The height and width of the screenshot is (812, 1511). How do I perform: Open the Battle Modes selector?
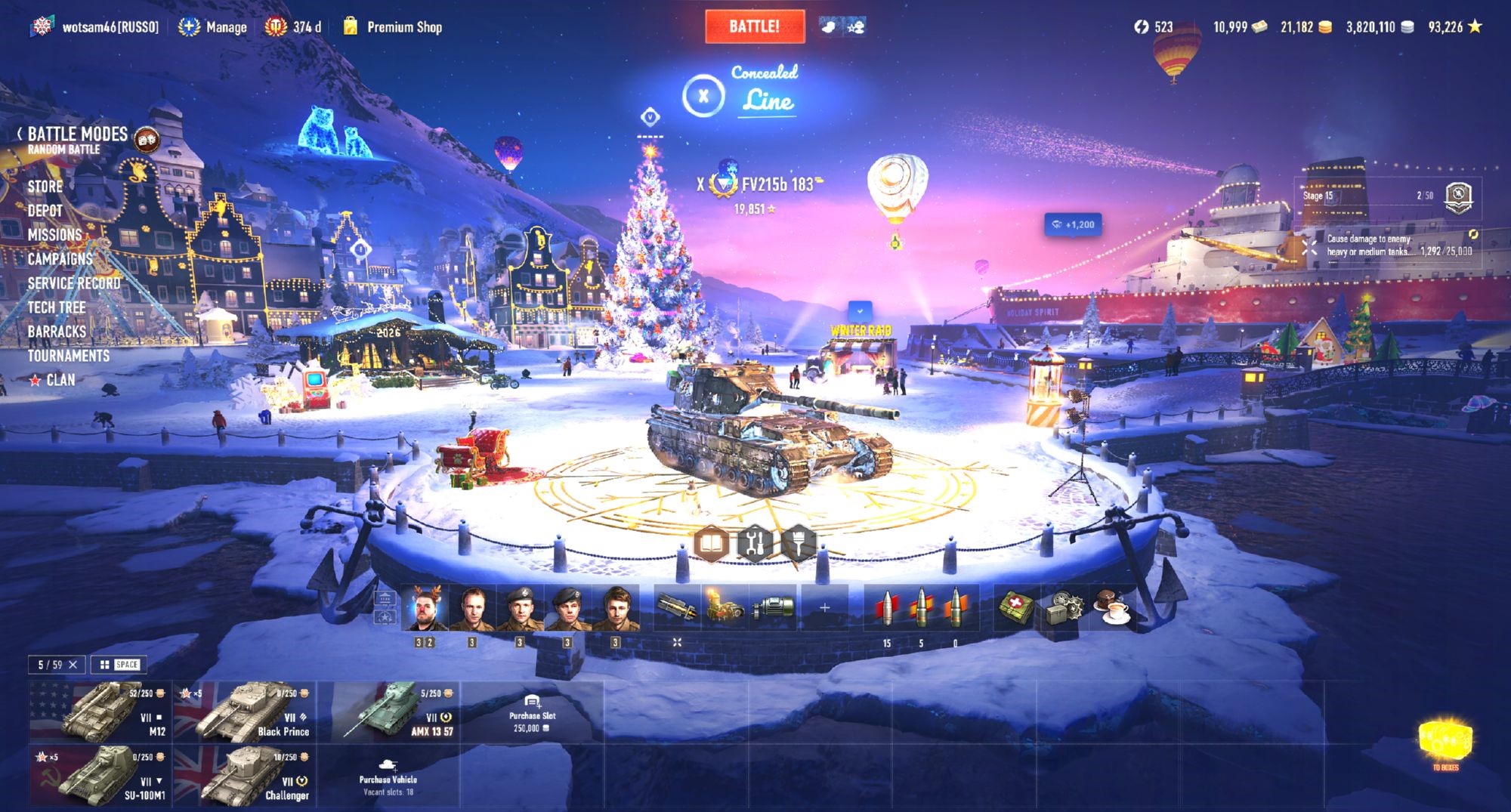click(77, 135)
